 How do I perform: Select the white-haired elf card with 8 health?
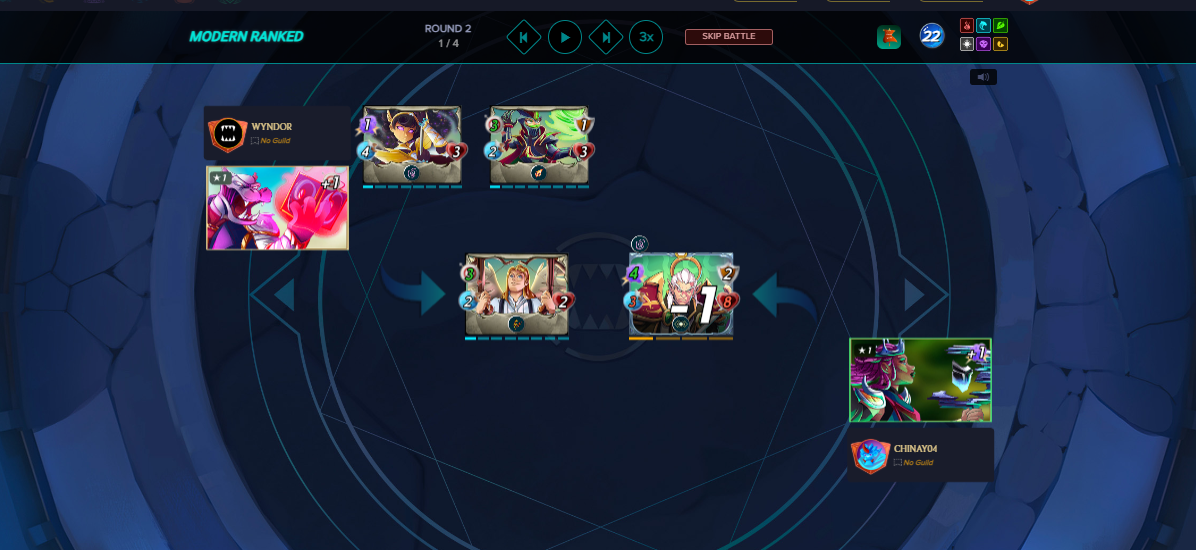pyautogui.click(x=681, y=294)
